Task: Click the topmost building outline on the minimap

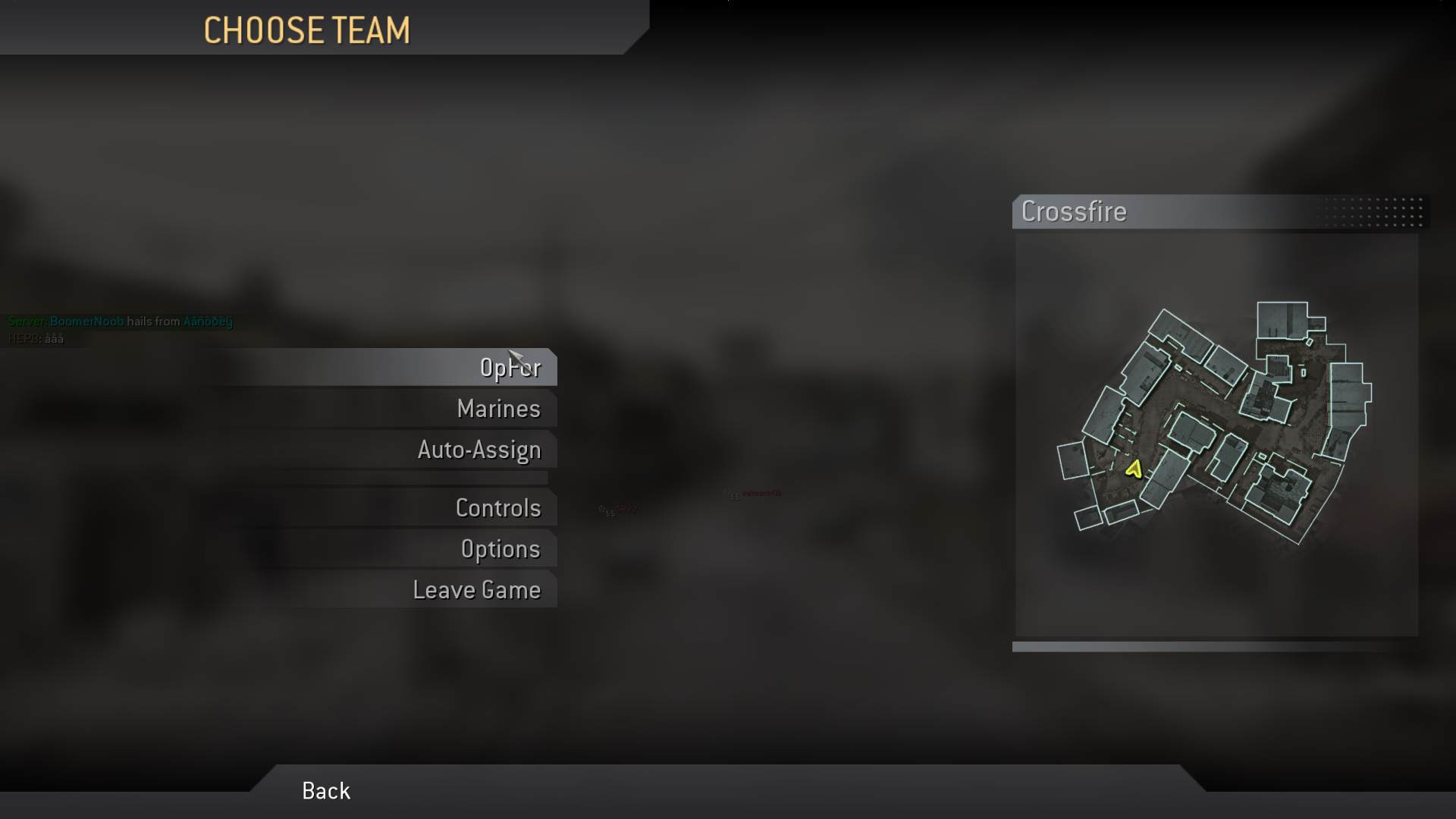Action: 1282,318
